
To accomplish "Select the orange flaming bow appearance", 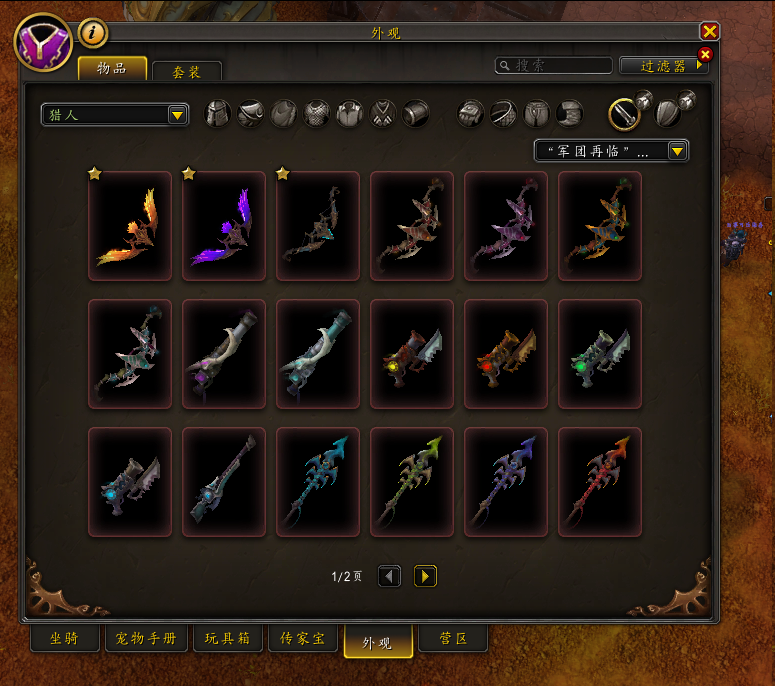I will (x=130, y=226).
